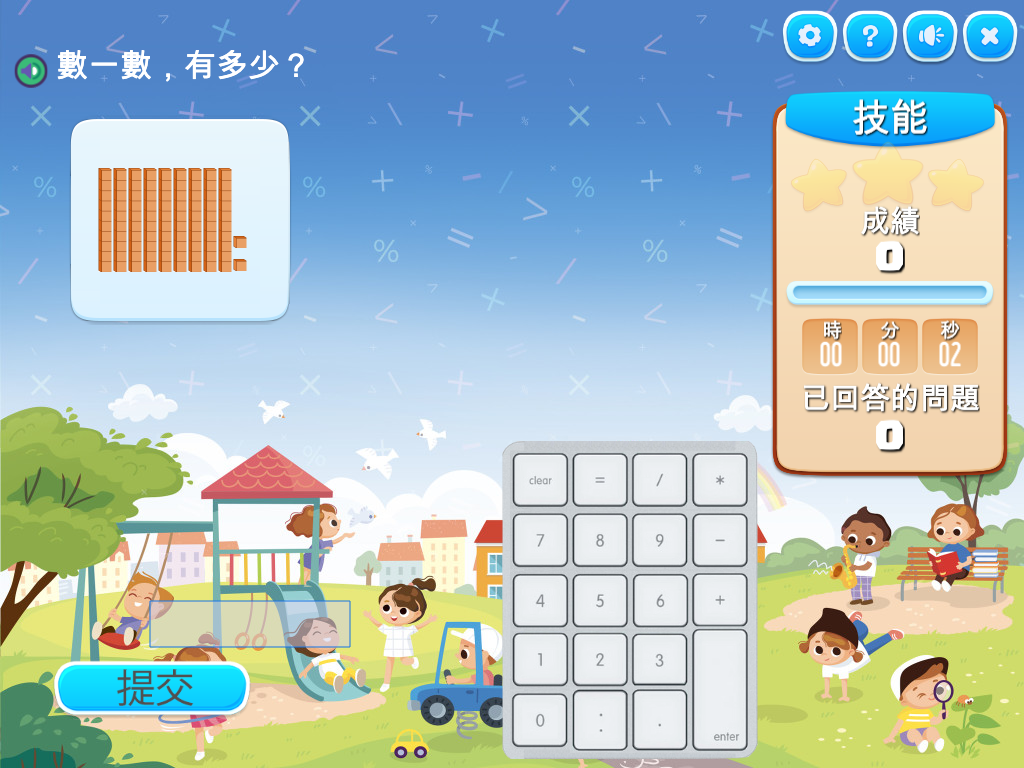Image resolution: width=1024 pixels, height=768 pixels.
Task: Close the game with the X button
Action: [990, 37]
